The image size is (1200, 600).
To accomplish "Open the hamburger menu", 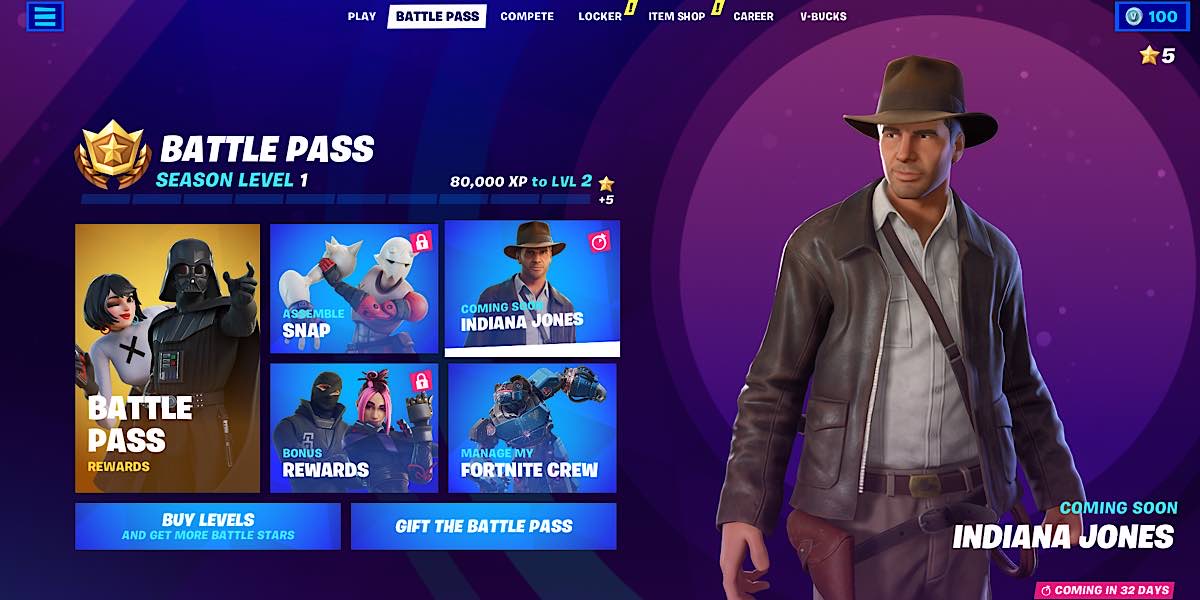I will [44, 16].
